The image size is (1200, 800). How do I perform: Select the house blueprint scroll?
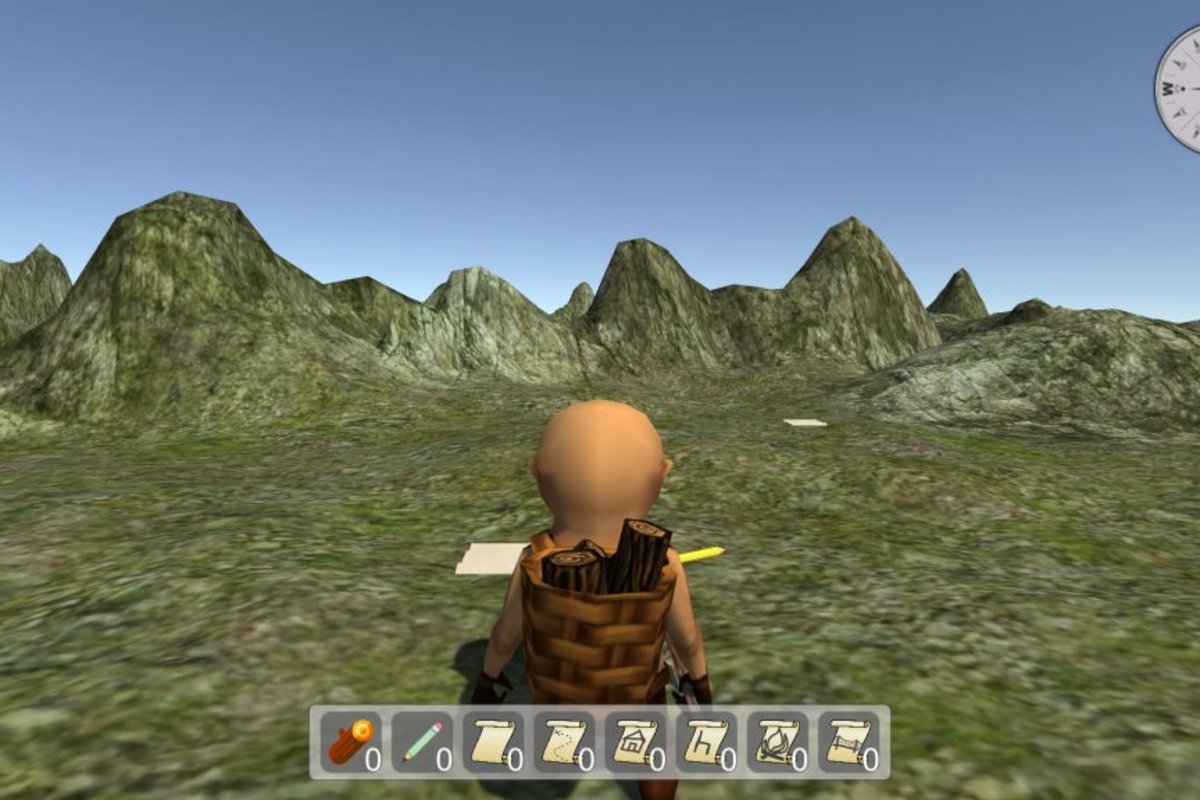635,743
